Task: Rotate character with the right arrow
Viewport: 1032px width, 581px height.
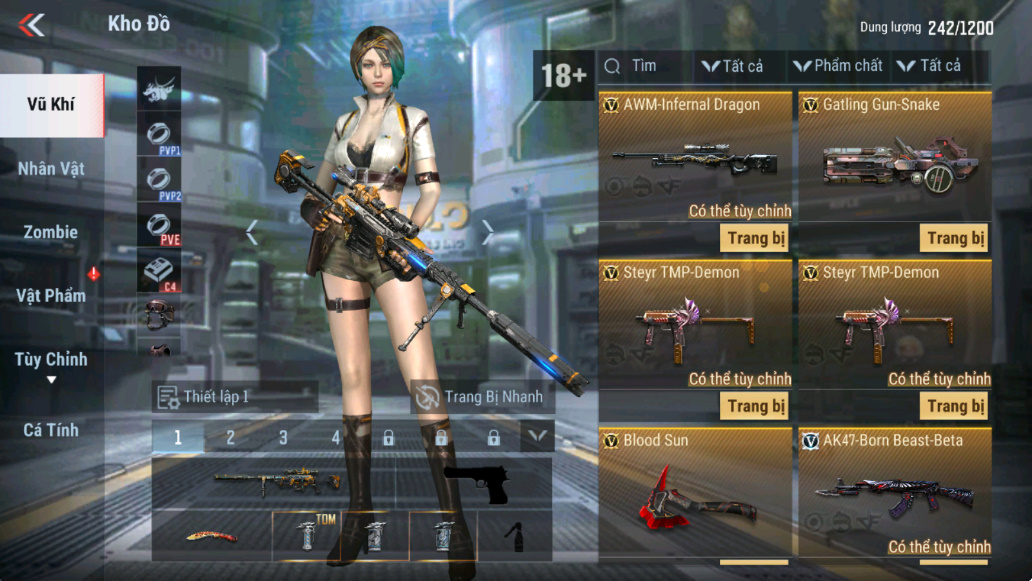Action: tap(488, 232)
